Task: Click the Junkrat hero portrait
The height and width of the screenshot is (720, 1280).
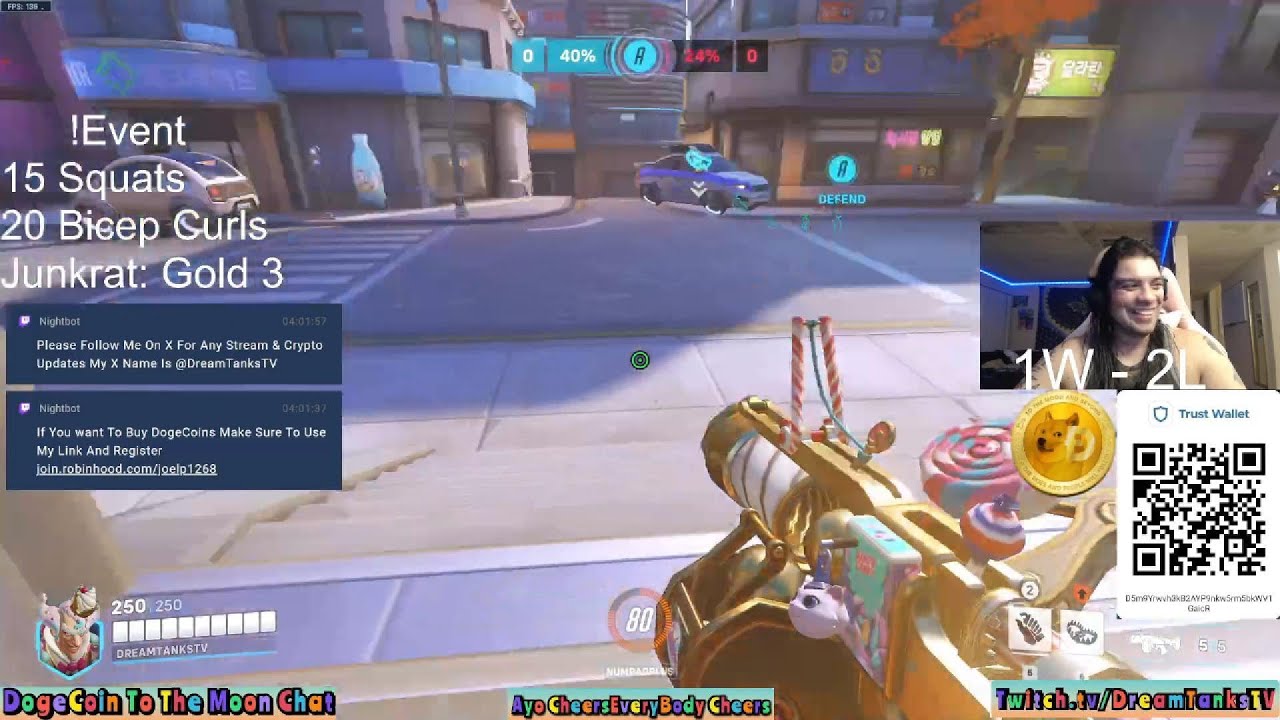Action: click(x=68, y=632)
